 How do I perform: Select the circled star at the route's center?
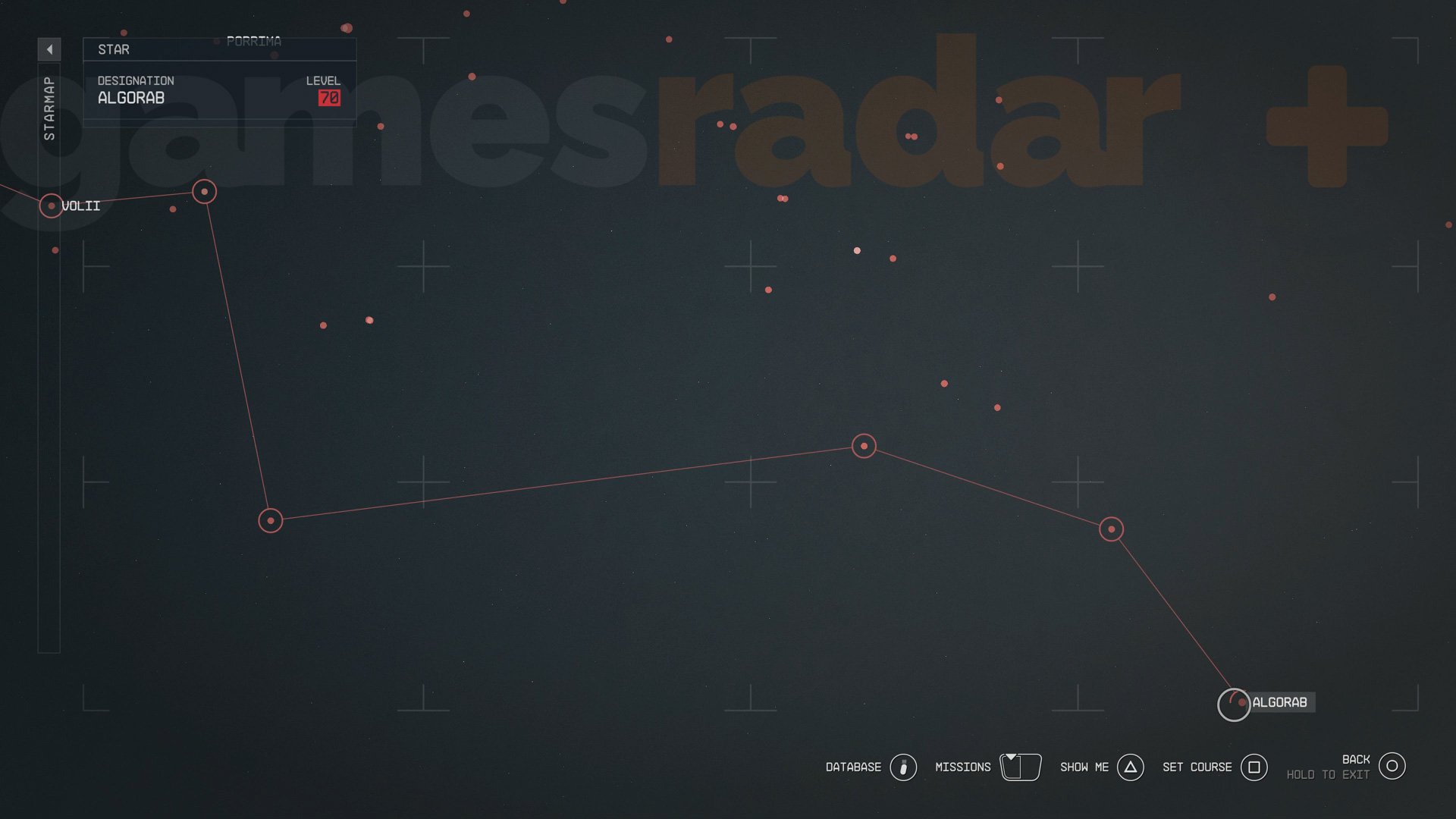863,447
